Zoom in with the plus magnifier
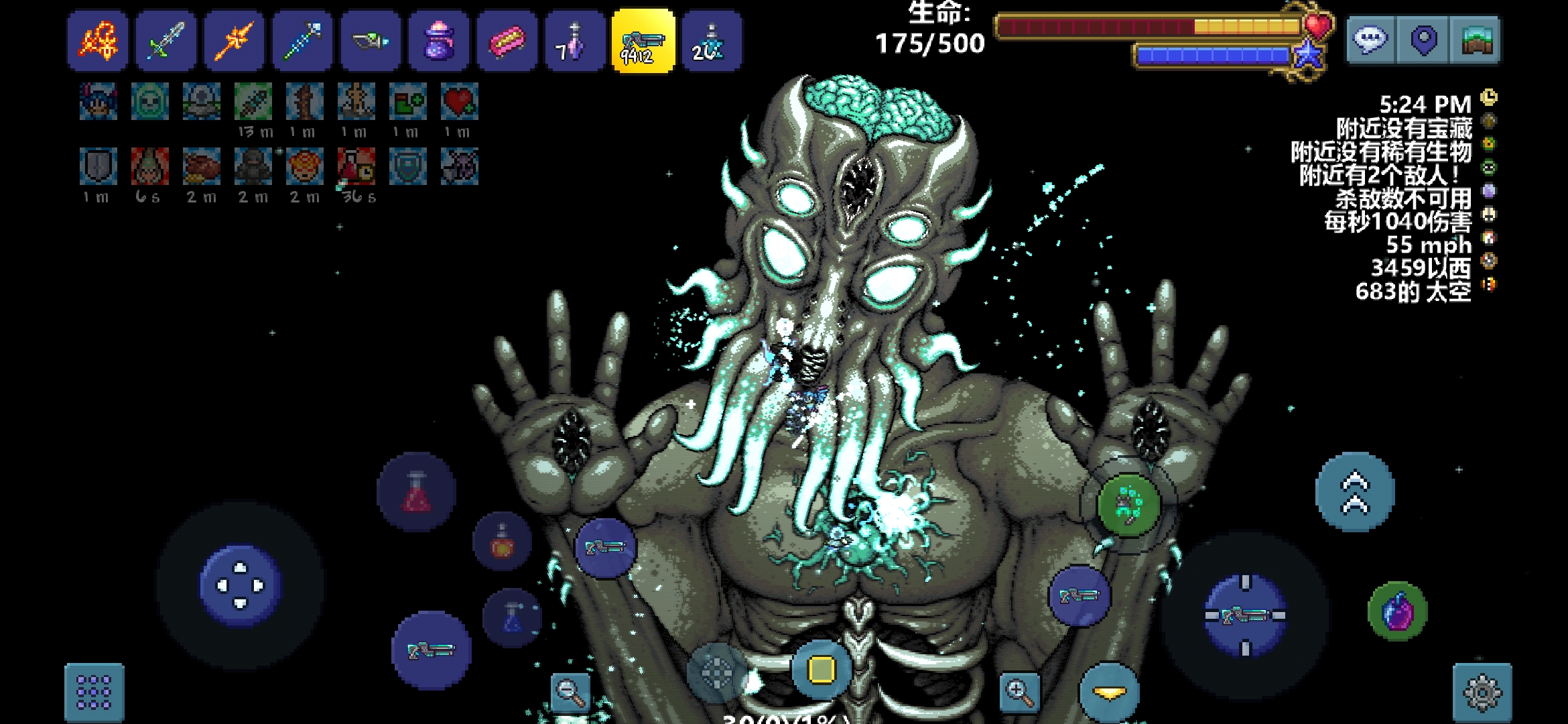Viewport: 1568px width, 724px height. (x=1019, y=692)
